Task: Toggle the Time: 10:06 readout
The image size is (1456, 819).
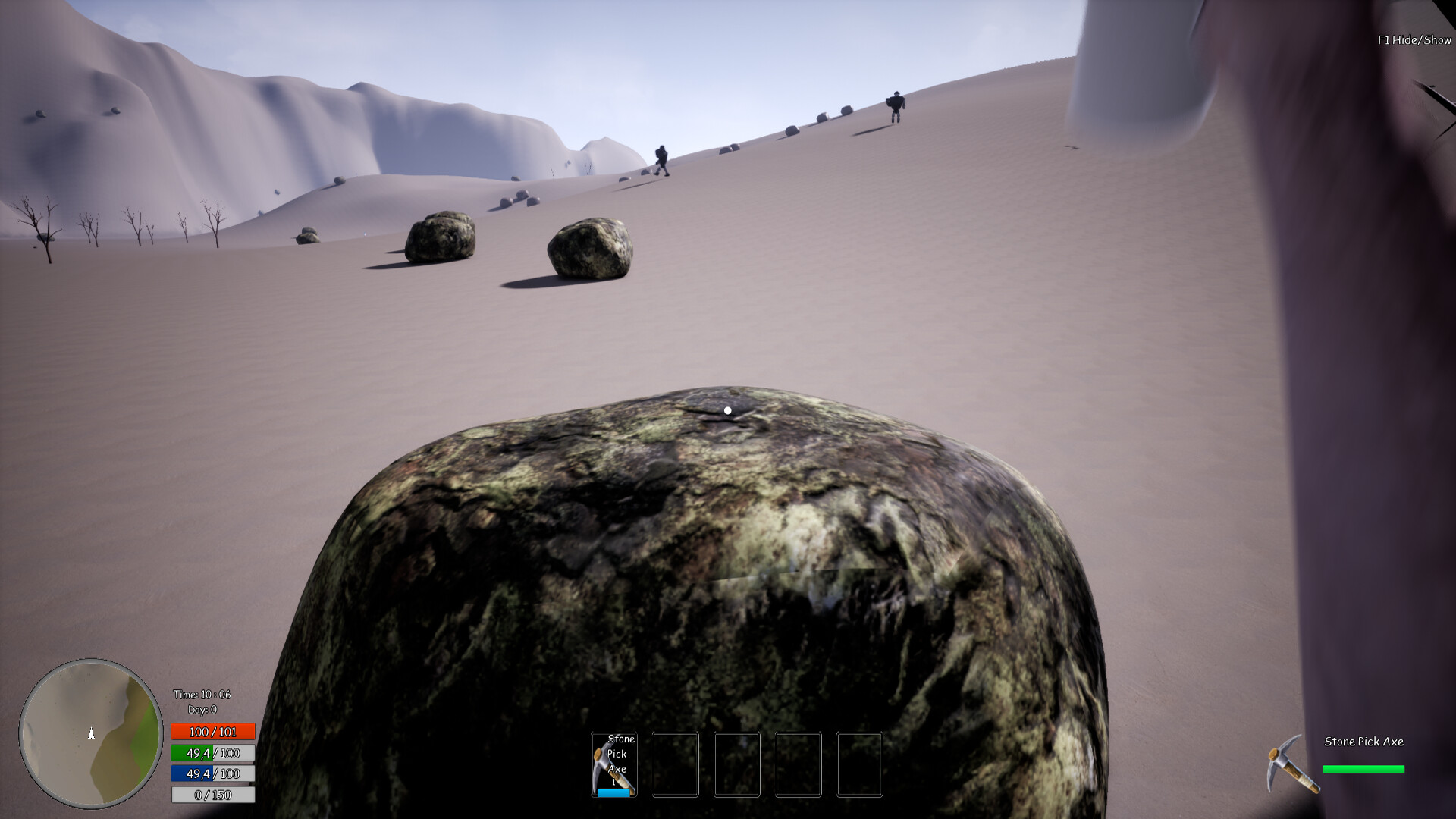Action: click(x=202, y=694)
